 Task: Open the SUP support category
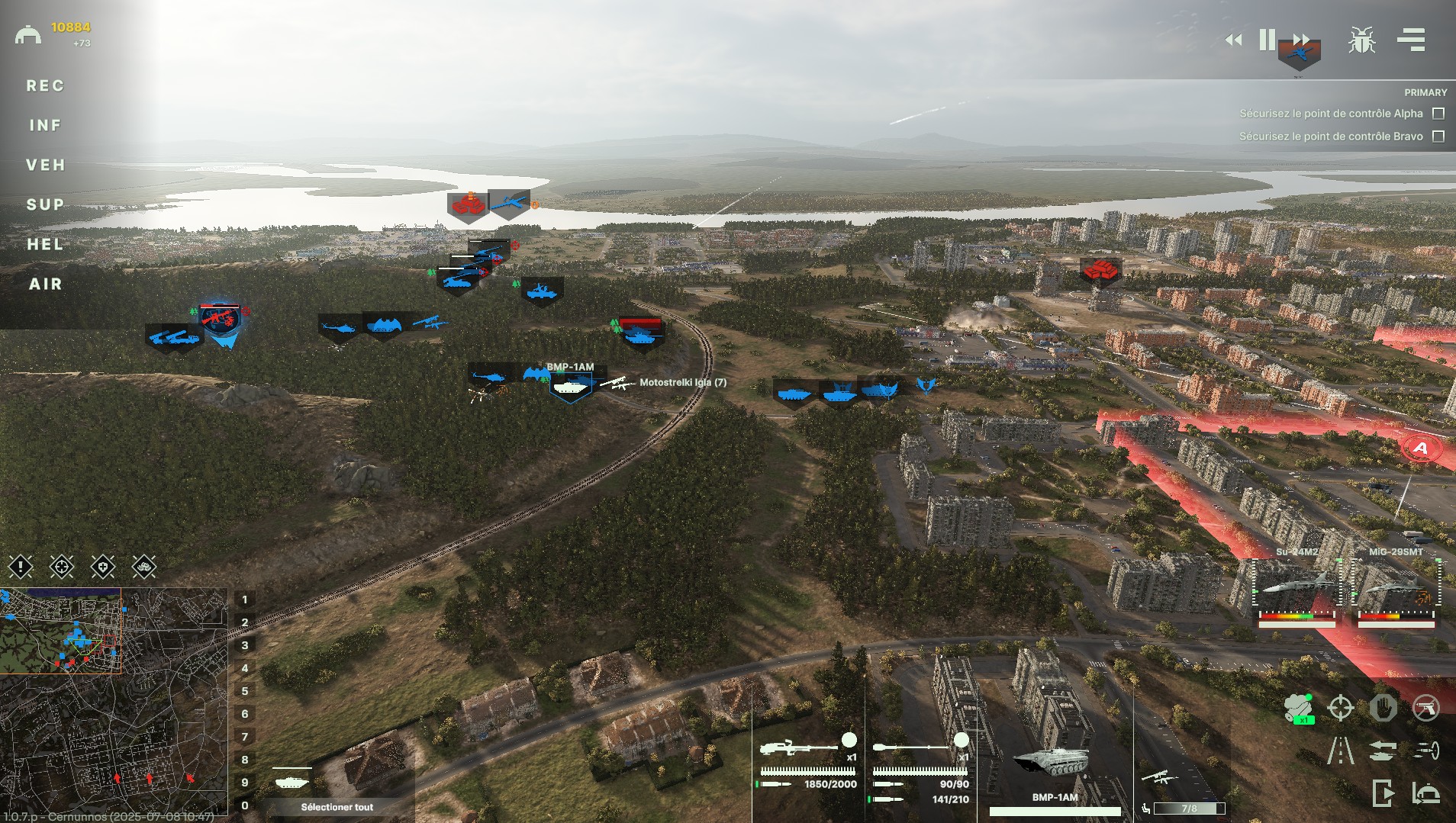45,204
